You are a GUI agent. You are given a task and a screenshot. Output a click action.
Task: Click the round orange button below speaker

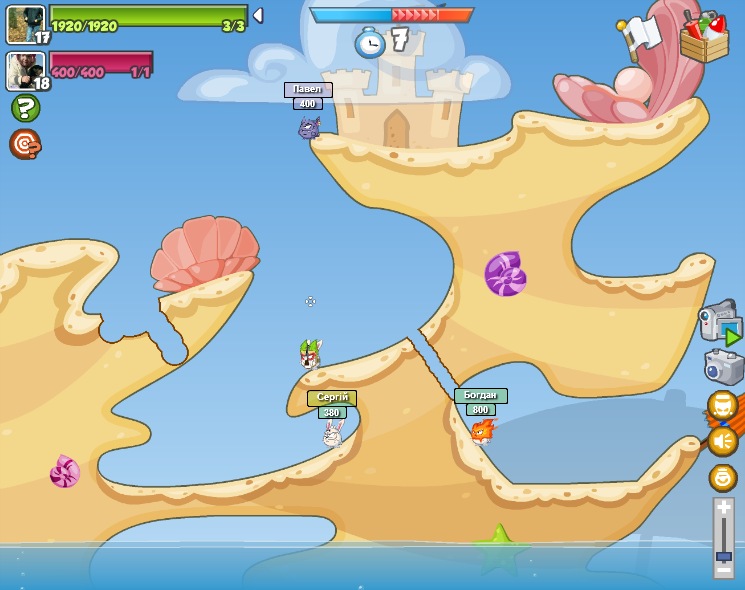(723, 477)
